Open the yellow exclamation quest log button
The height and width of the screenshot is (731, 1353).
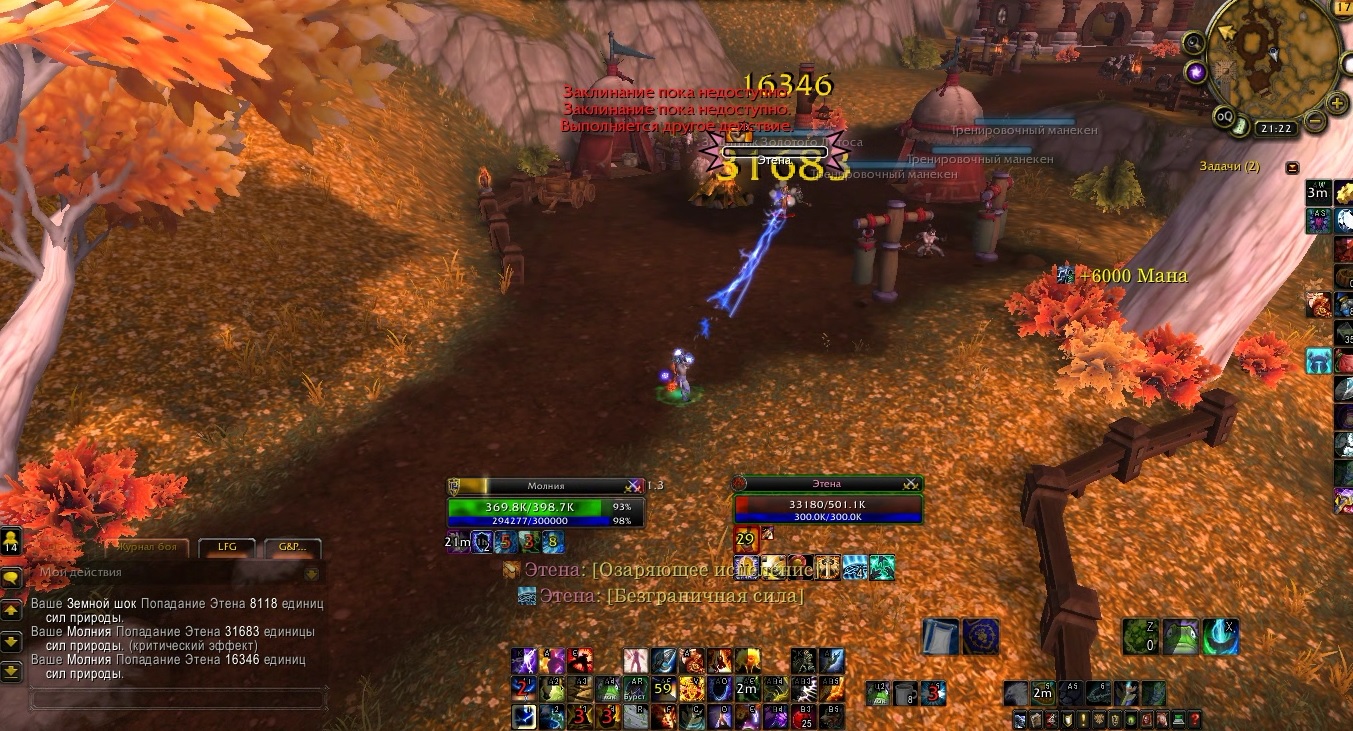click(x=1083, y=720)
